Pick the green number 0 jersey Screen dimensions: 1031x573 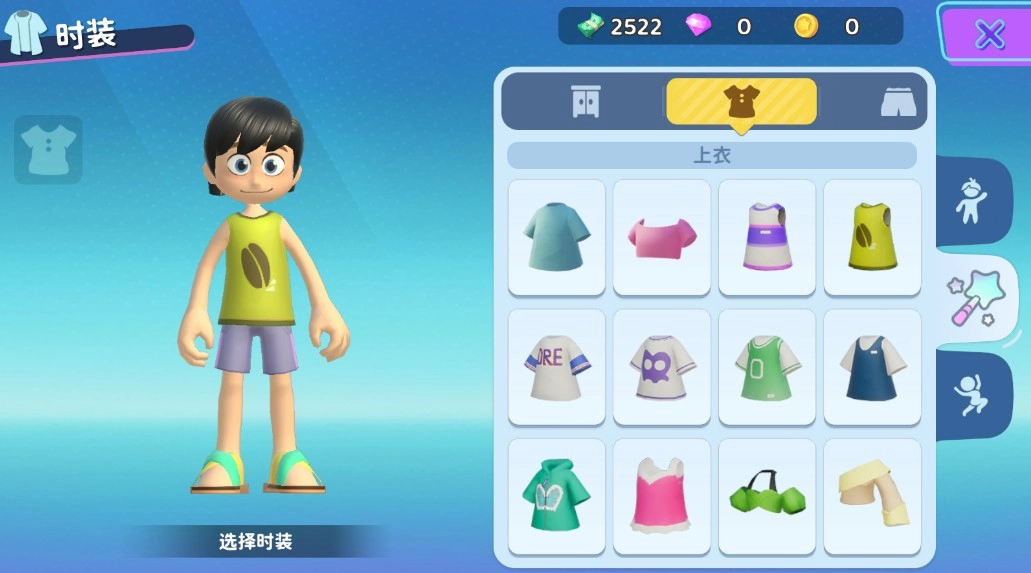(x=767, y=367)
